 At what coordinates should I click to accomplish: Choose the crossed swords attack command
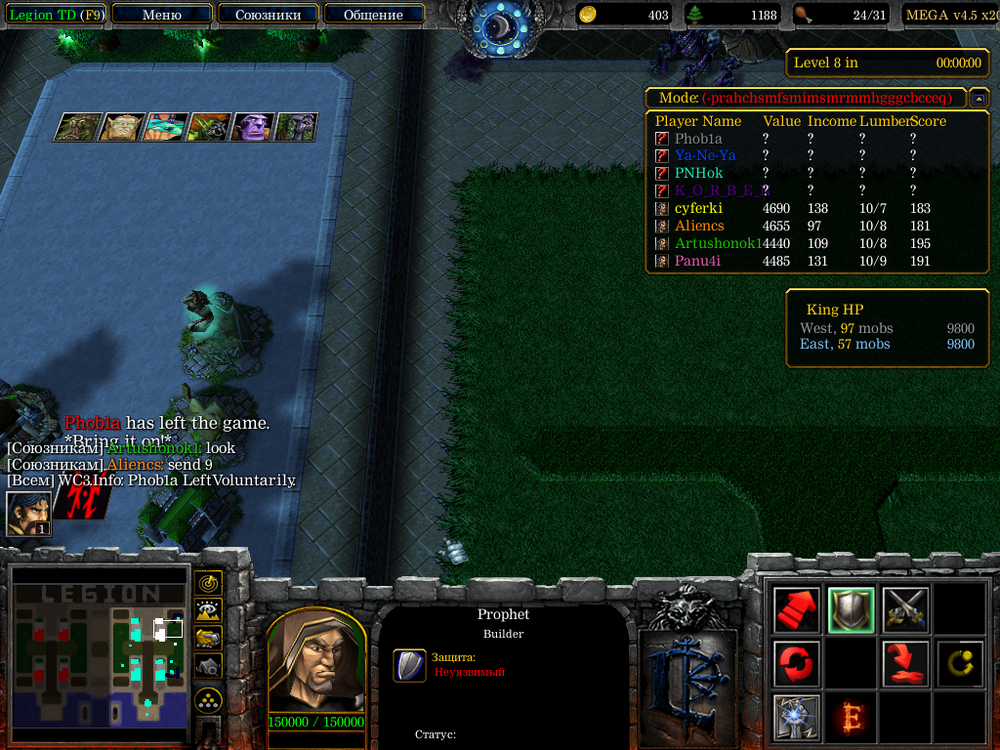pos(905,610)
